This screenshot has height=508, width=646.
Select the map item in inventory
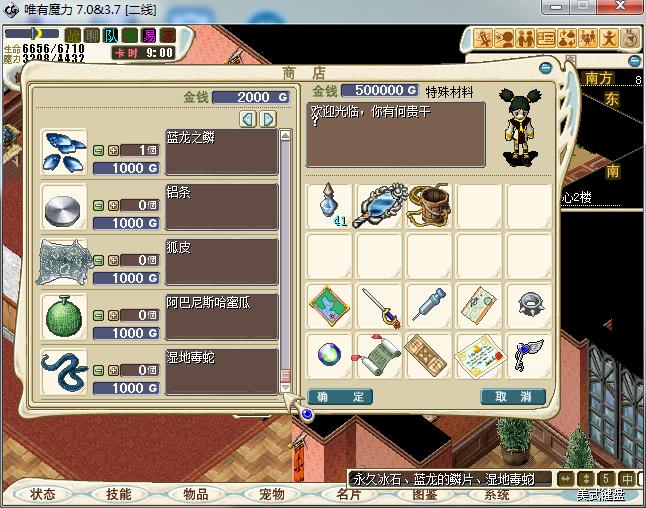tap(329, 305)
